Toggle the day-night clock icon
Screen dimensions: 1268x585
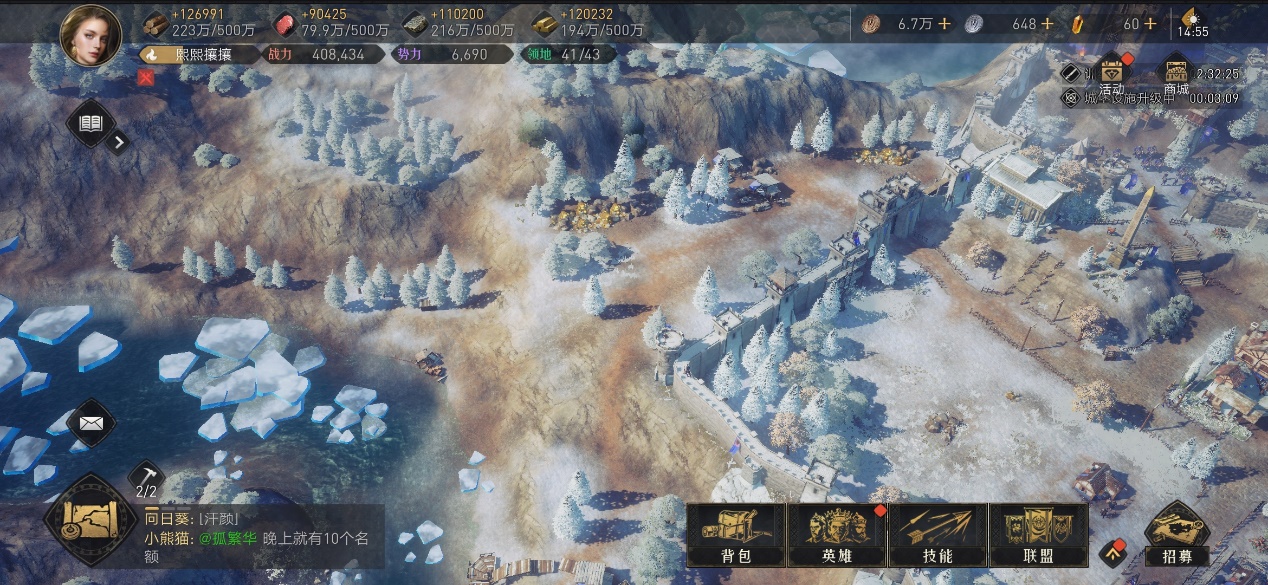(1191, 19)
